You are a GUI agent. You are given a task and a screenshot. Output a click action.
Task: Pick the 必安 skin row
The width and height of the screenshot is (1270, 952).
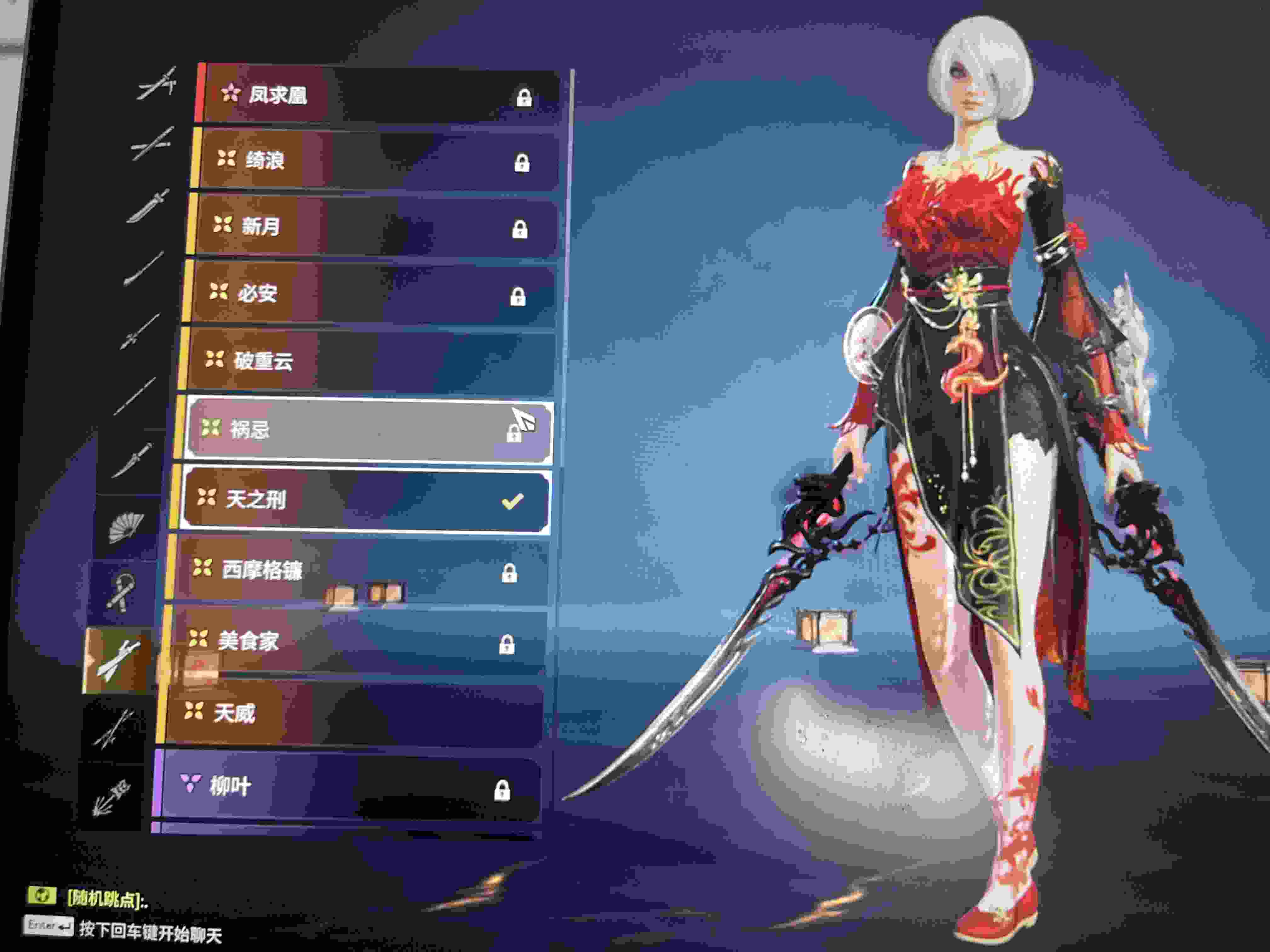click(x=370, y=294)
